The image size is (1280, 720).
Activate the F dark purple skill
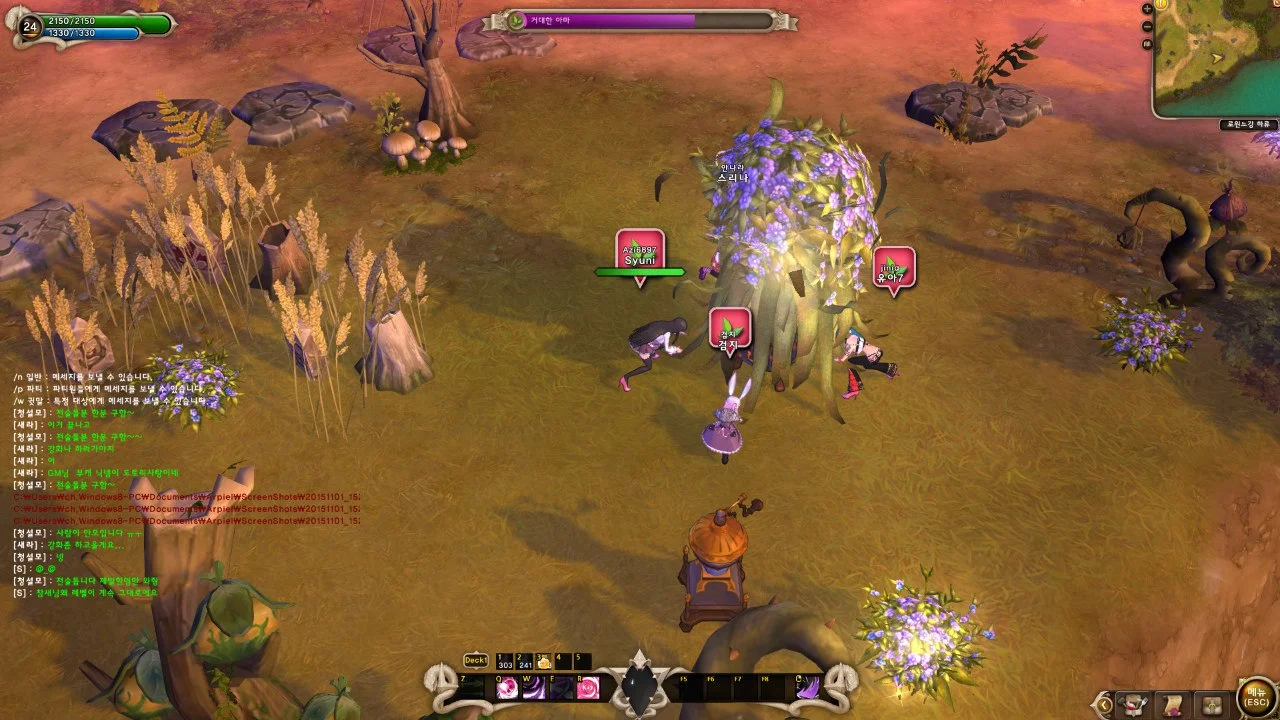tap(562, 688)
